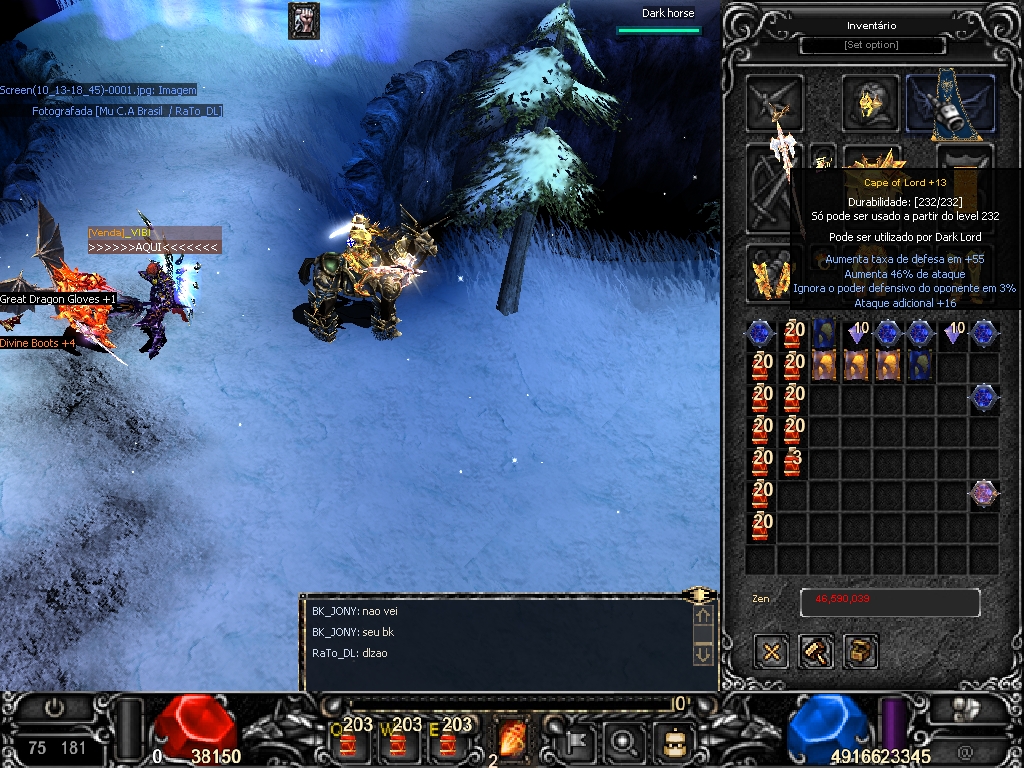Click the power menu button

click(x=54, y=708)
